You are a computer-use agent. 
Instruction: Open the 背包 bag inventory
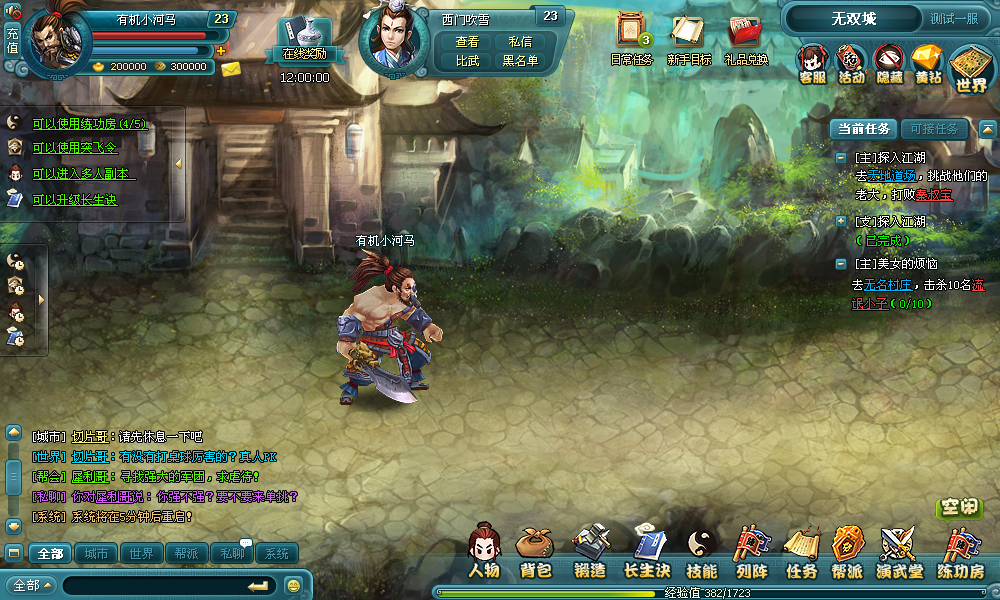536,551
